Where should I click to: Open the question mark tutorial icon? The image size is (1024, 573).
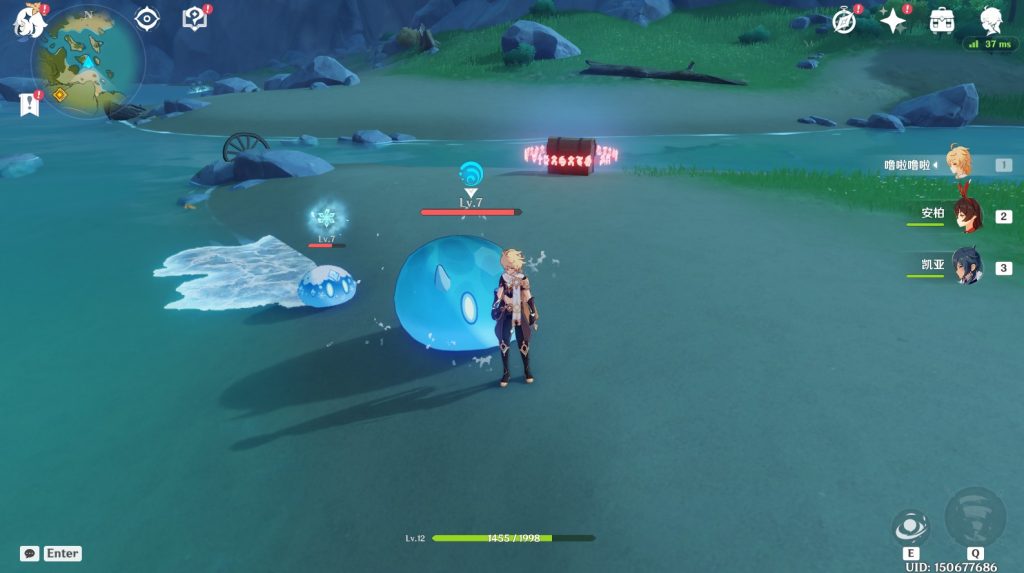[x=194, y=19]
